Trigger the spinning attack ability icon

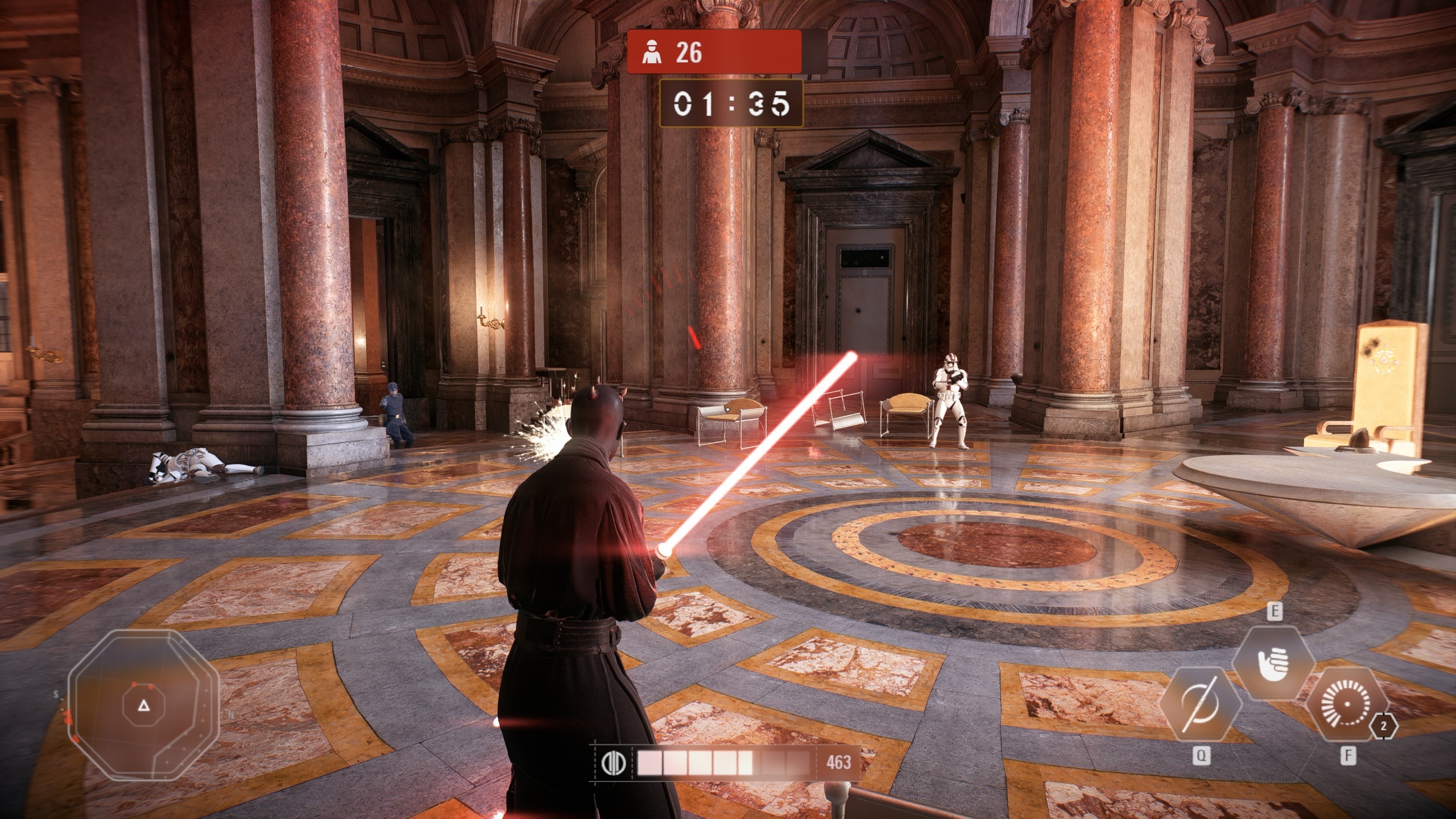coord(1347,704)
